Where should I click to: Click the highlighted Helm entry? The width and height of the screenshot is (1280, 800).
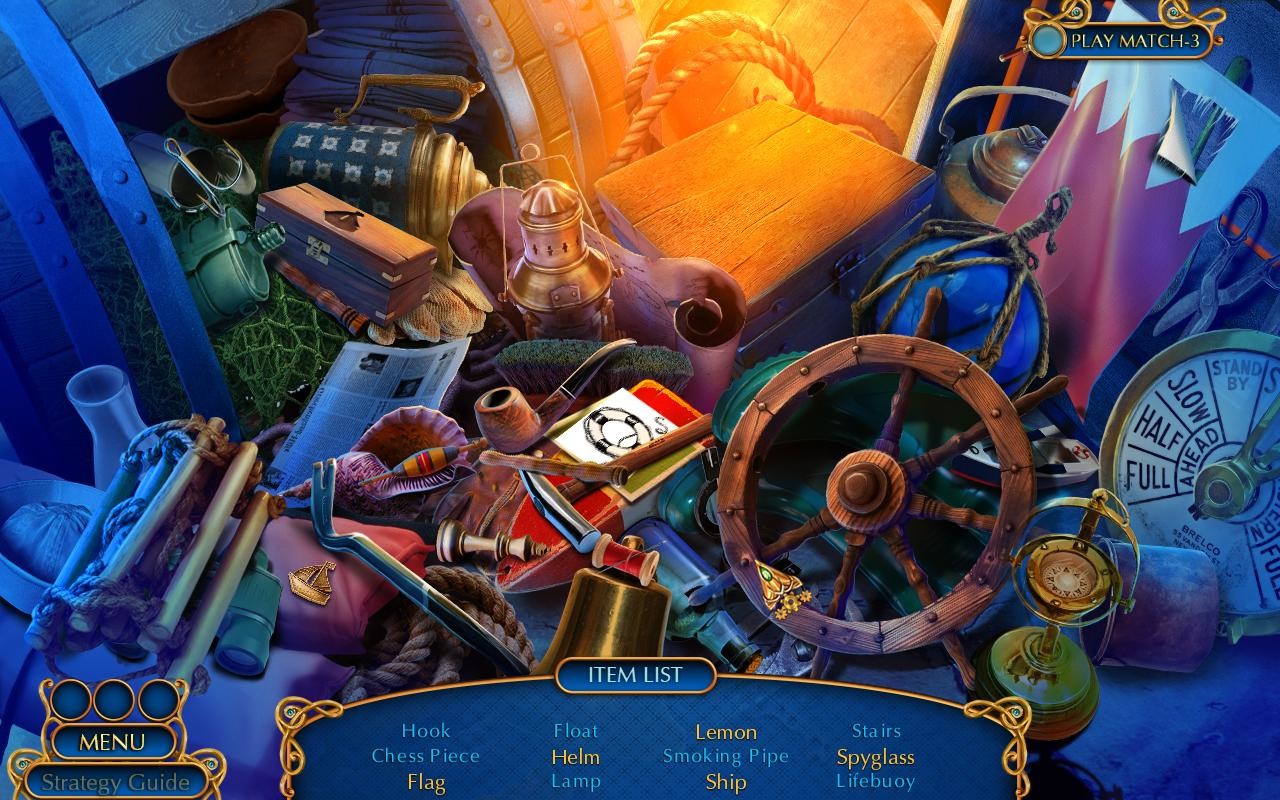click(x=574, y=756)
